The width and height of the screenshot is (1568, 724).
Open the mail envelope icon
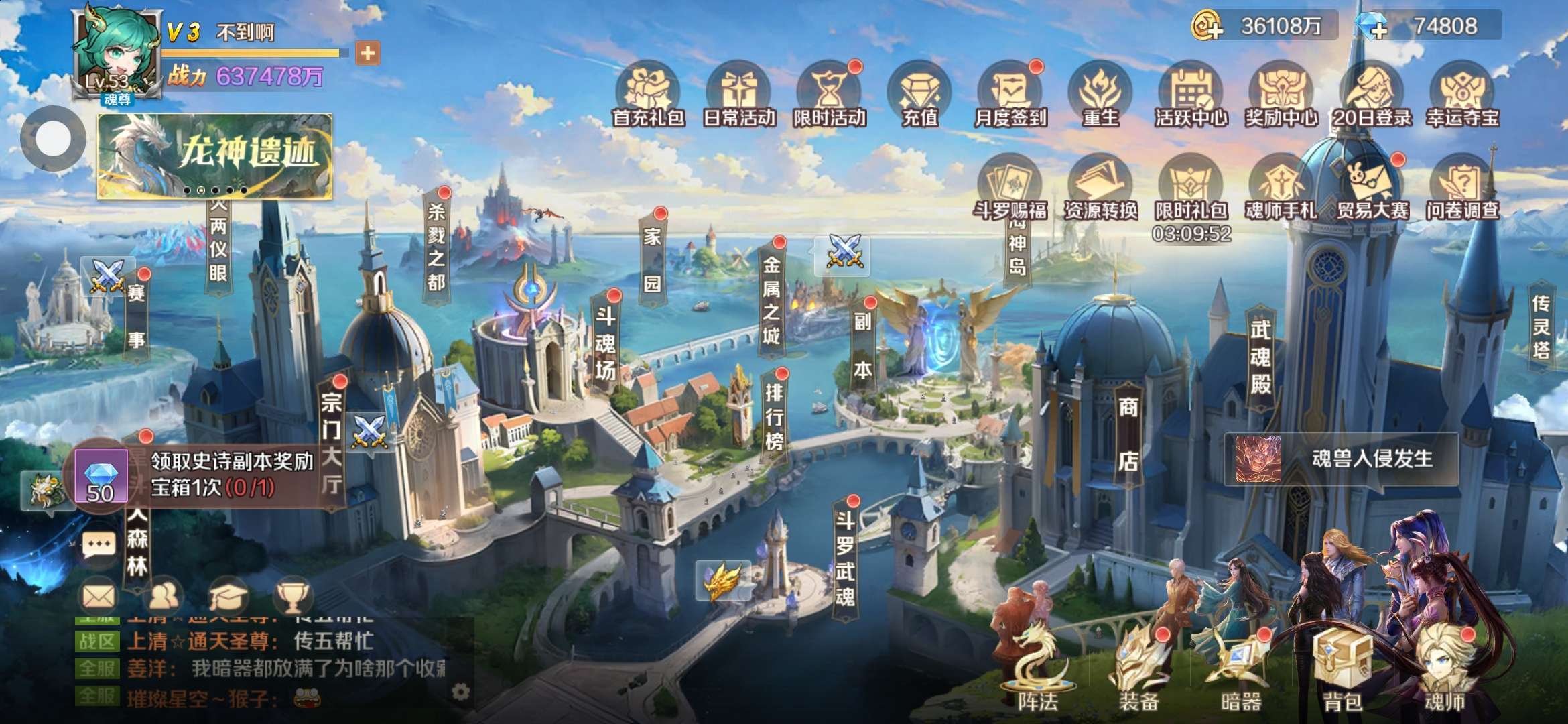pos(99,595)
